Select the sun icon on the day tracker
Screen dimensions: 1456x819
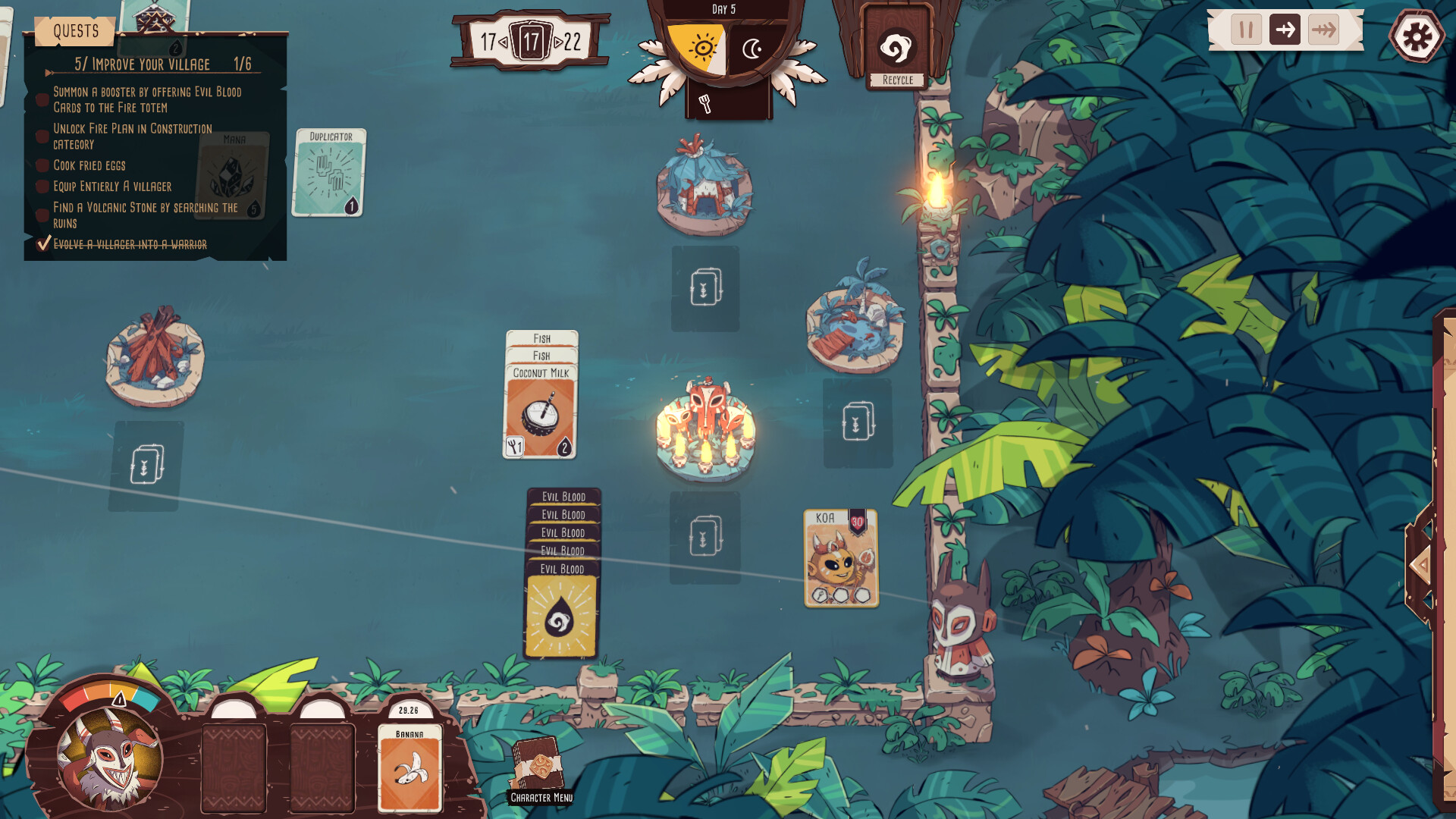tap(703, 47)
